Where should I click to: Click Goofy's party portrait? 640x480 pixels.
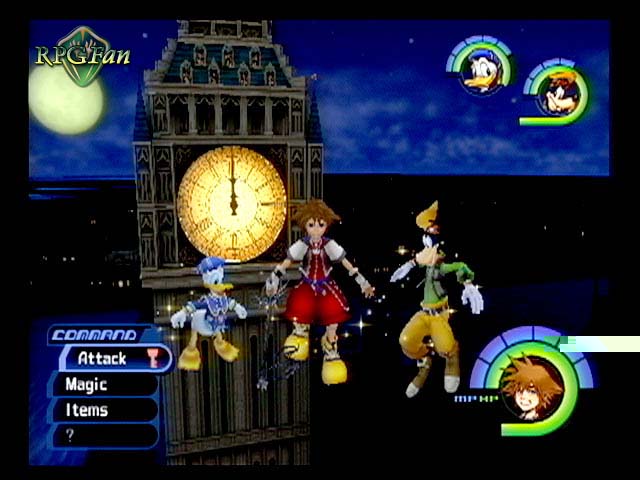(x=554, y=95)
